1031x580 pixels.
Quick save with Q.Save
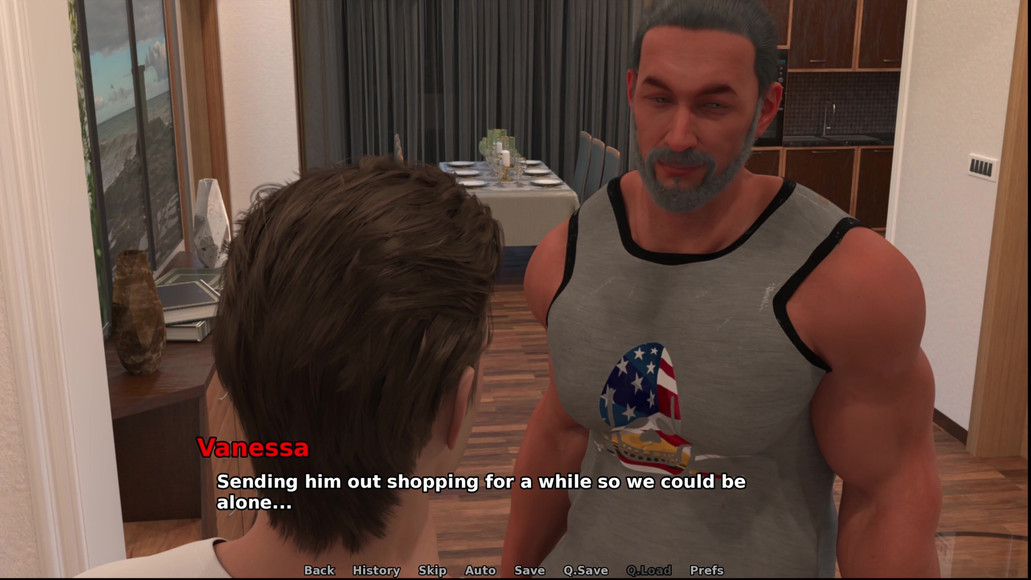585,570
